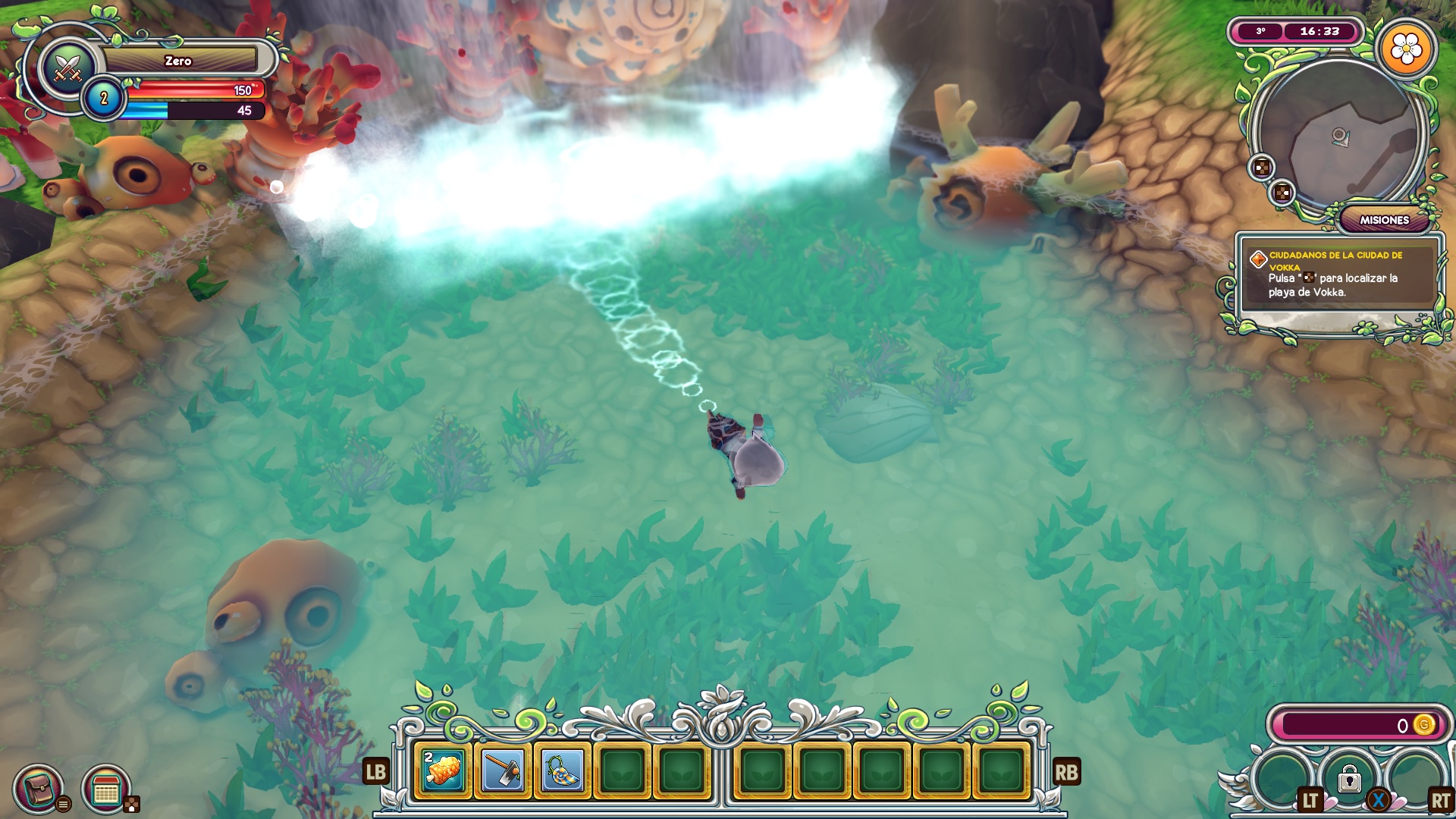Open the backpack inventory
This screenshot has height=819, width=1456.
coord(39,789)
